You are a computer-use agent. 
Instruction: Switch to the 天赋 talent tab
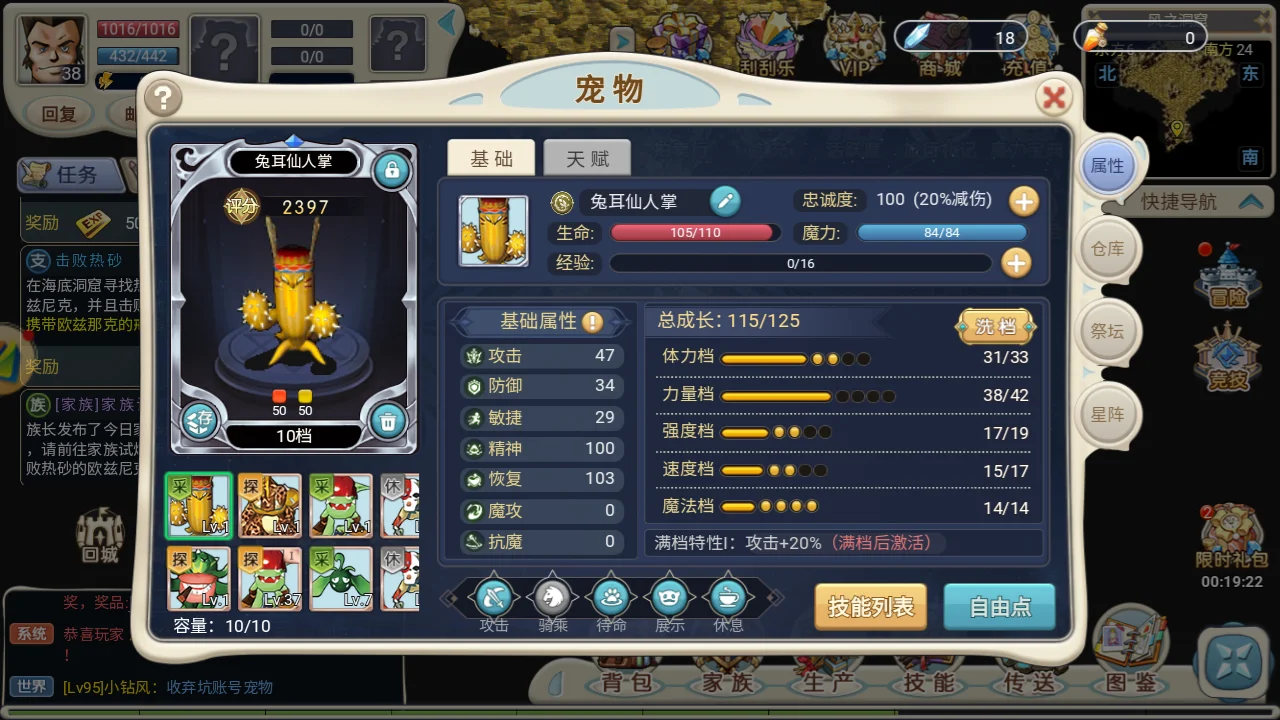click(587, 158)
